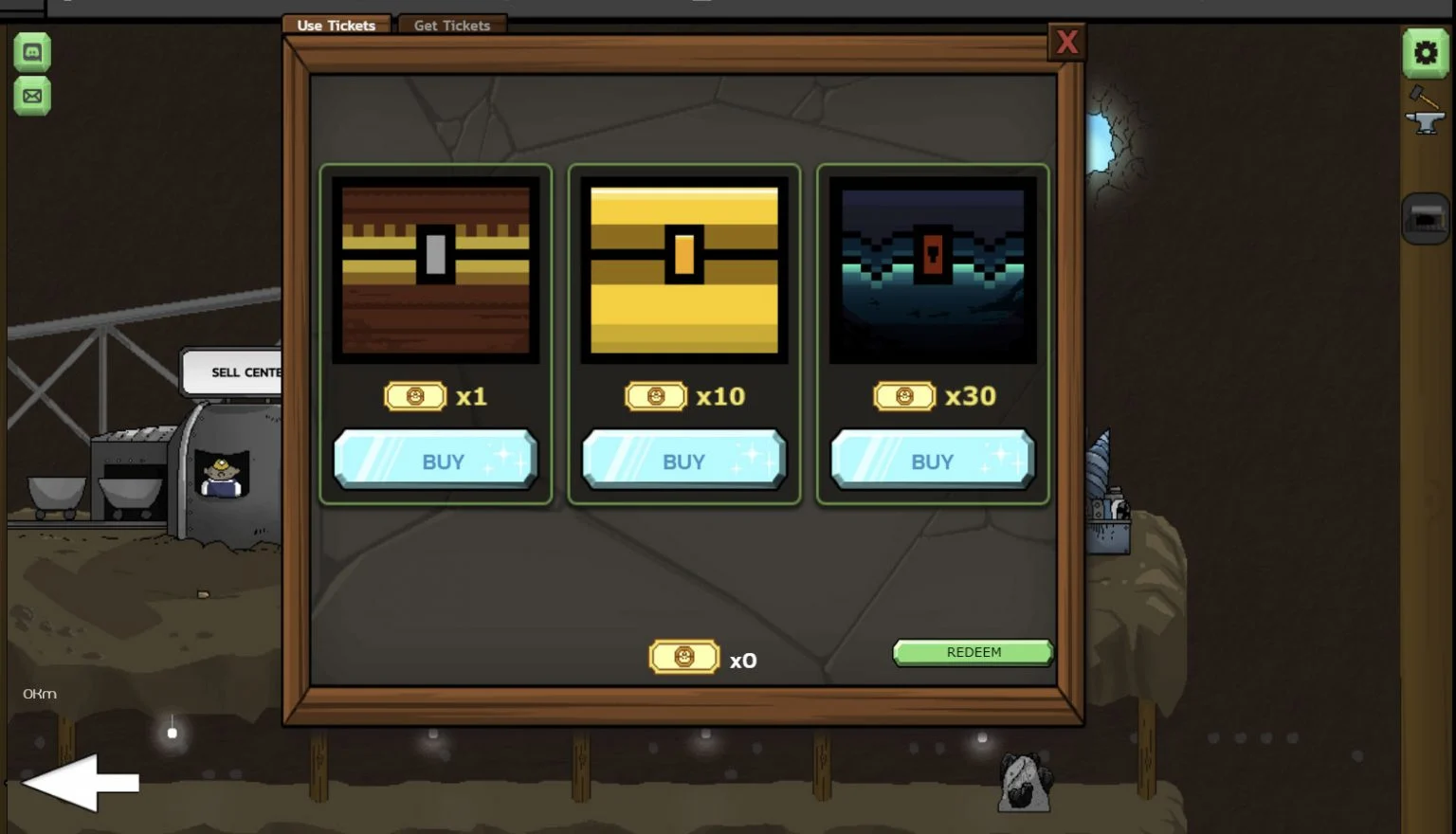Buy the dark ethereal chest for 30 tickets
Image resolution: width=1456 pixels, height=834 pixels.
[x=932, y=461]
